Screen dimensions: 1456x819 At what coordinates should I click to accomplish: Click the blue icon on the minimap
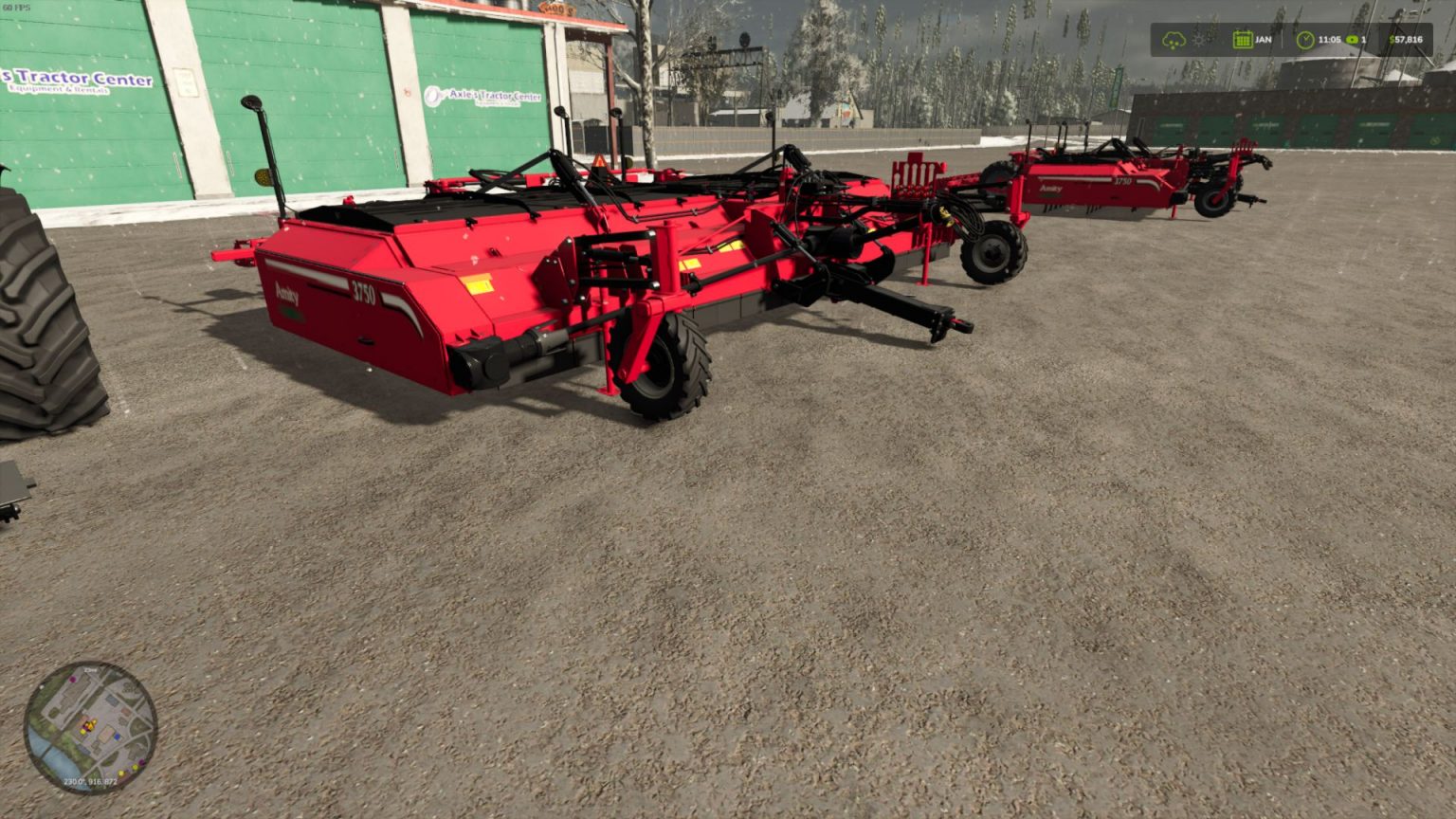click(117, 737)
